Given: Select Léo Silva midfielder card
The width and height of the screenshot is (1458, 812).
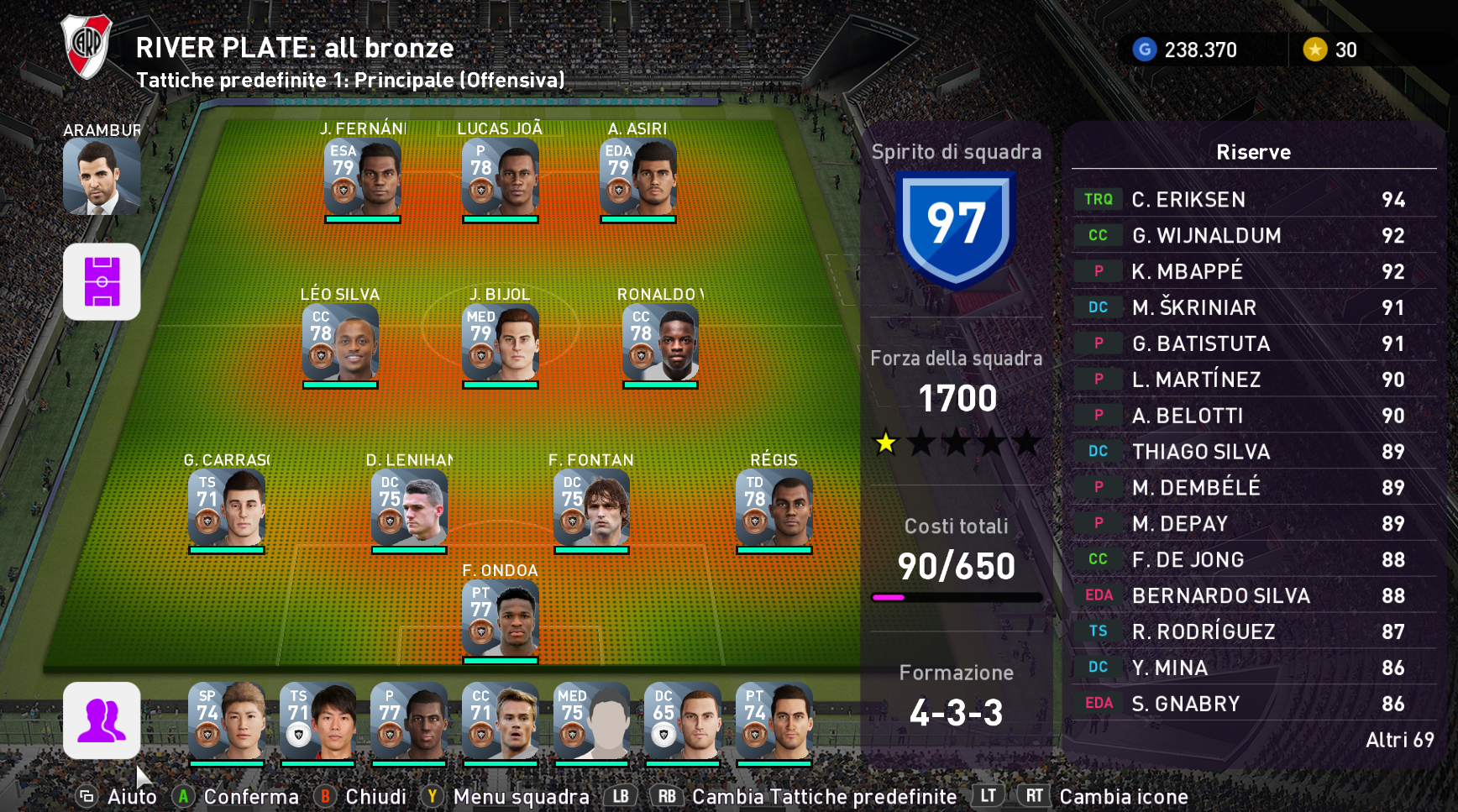Looking at the screenshot, I should pos(340,343).
